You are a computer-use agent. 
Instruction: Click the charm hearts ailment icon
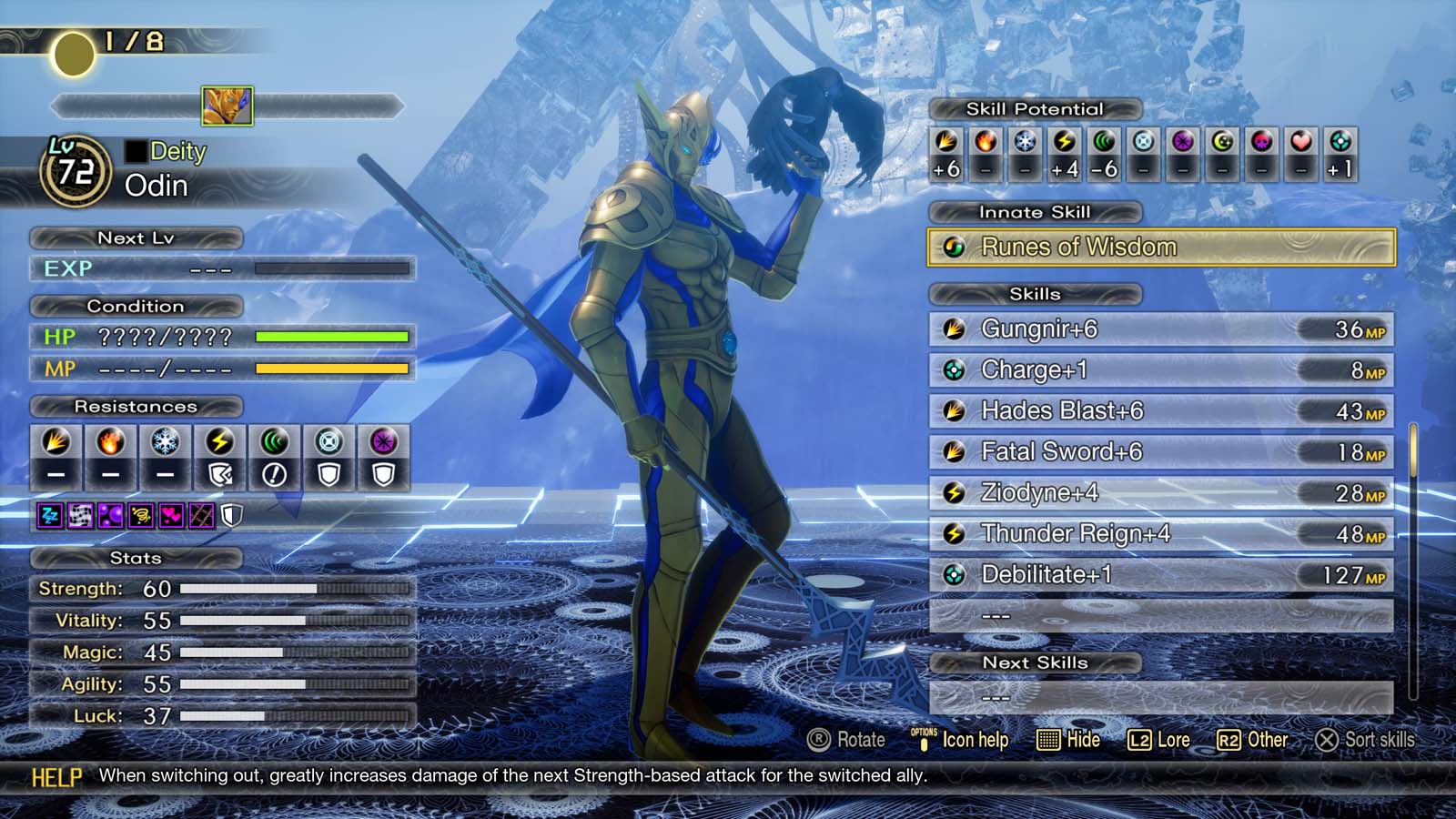[170, 516]
